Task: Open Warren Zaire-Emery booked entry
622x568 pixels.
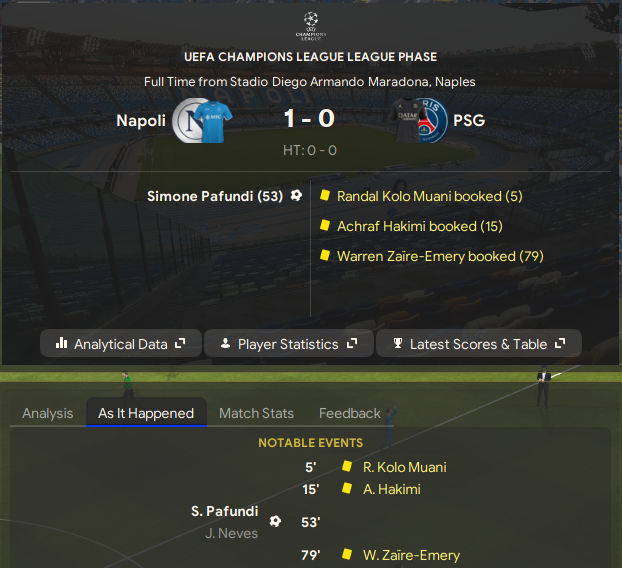Action: pos(440,257)
